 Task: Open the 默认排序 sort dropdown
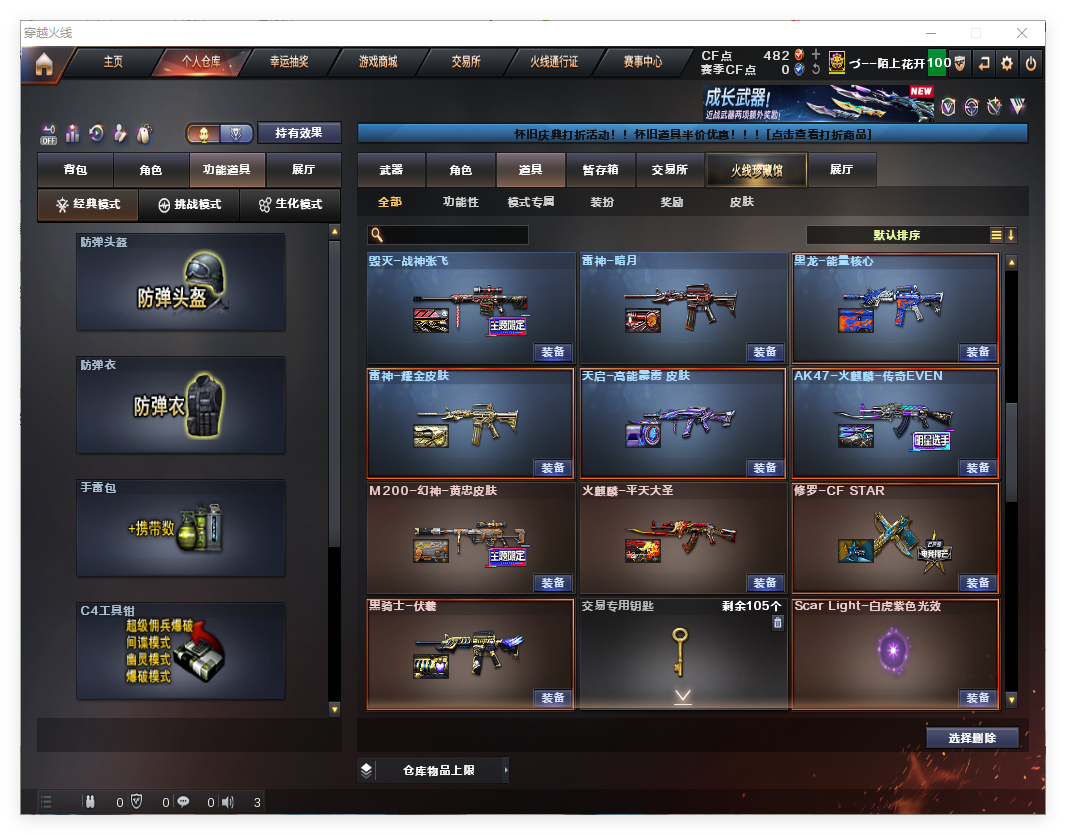(897, 235)
